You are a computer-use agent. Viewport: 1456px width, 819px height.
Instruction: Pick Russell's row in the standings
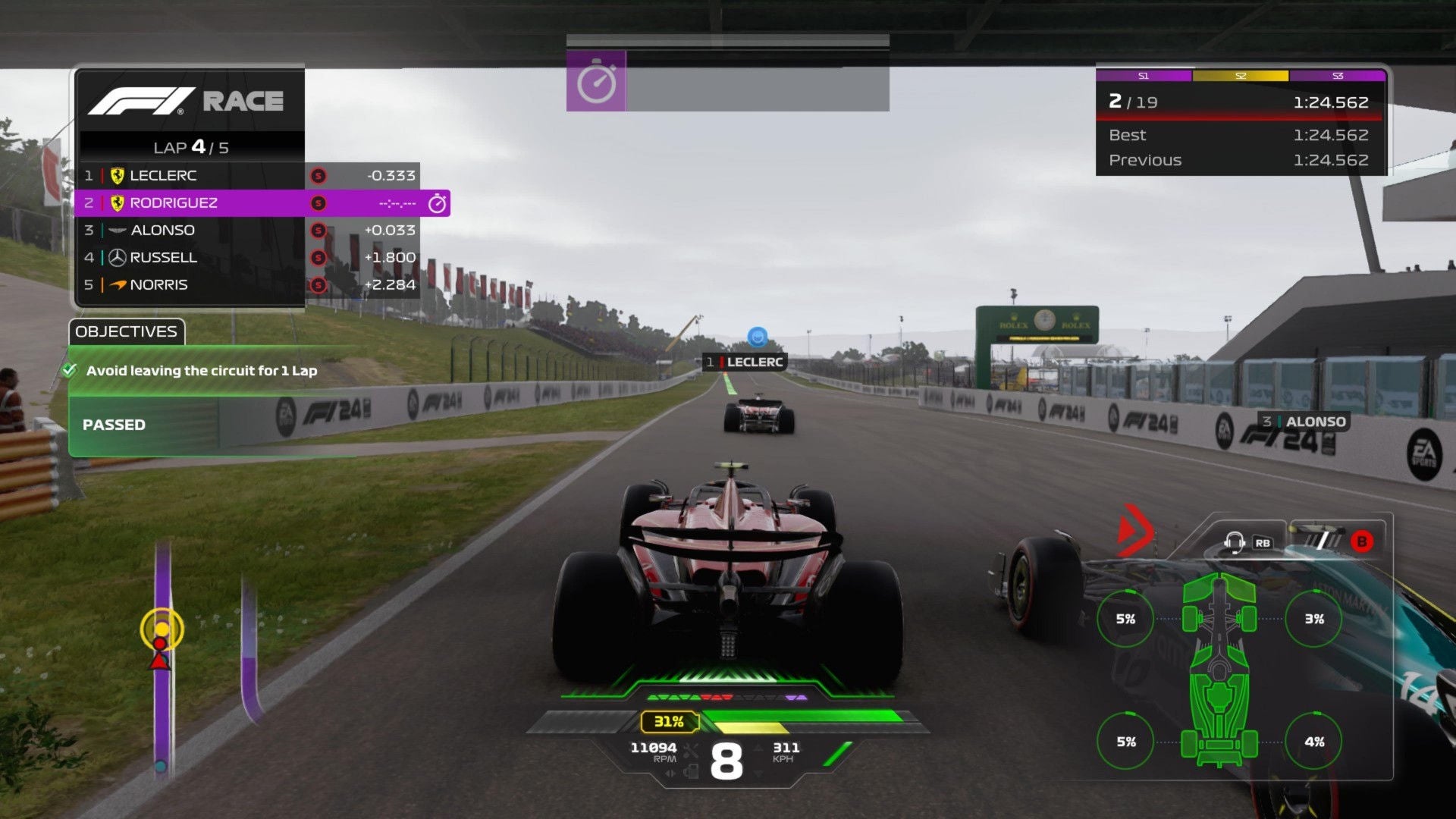pyautogui.click(x=190, y=258)
